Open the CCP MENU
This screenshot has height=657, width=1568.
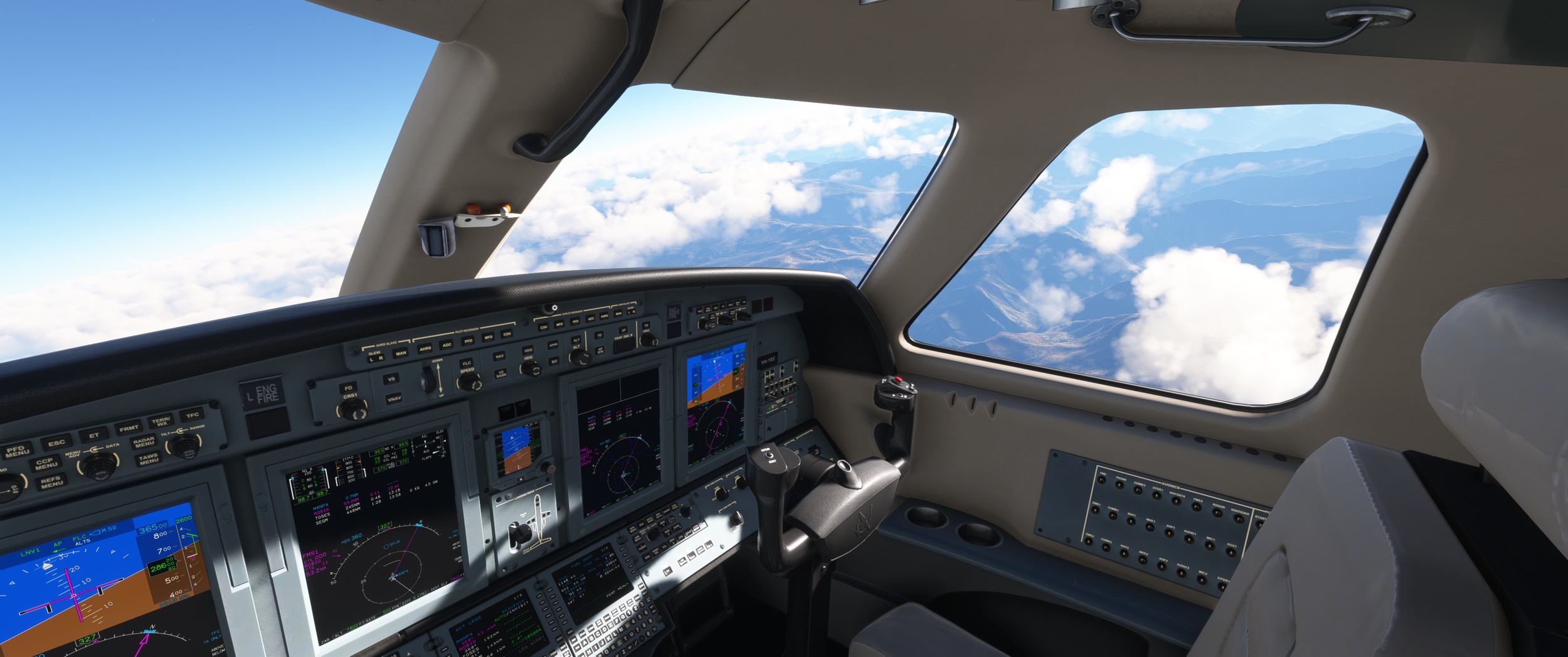[x=45, y=464]
